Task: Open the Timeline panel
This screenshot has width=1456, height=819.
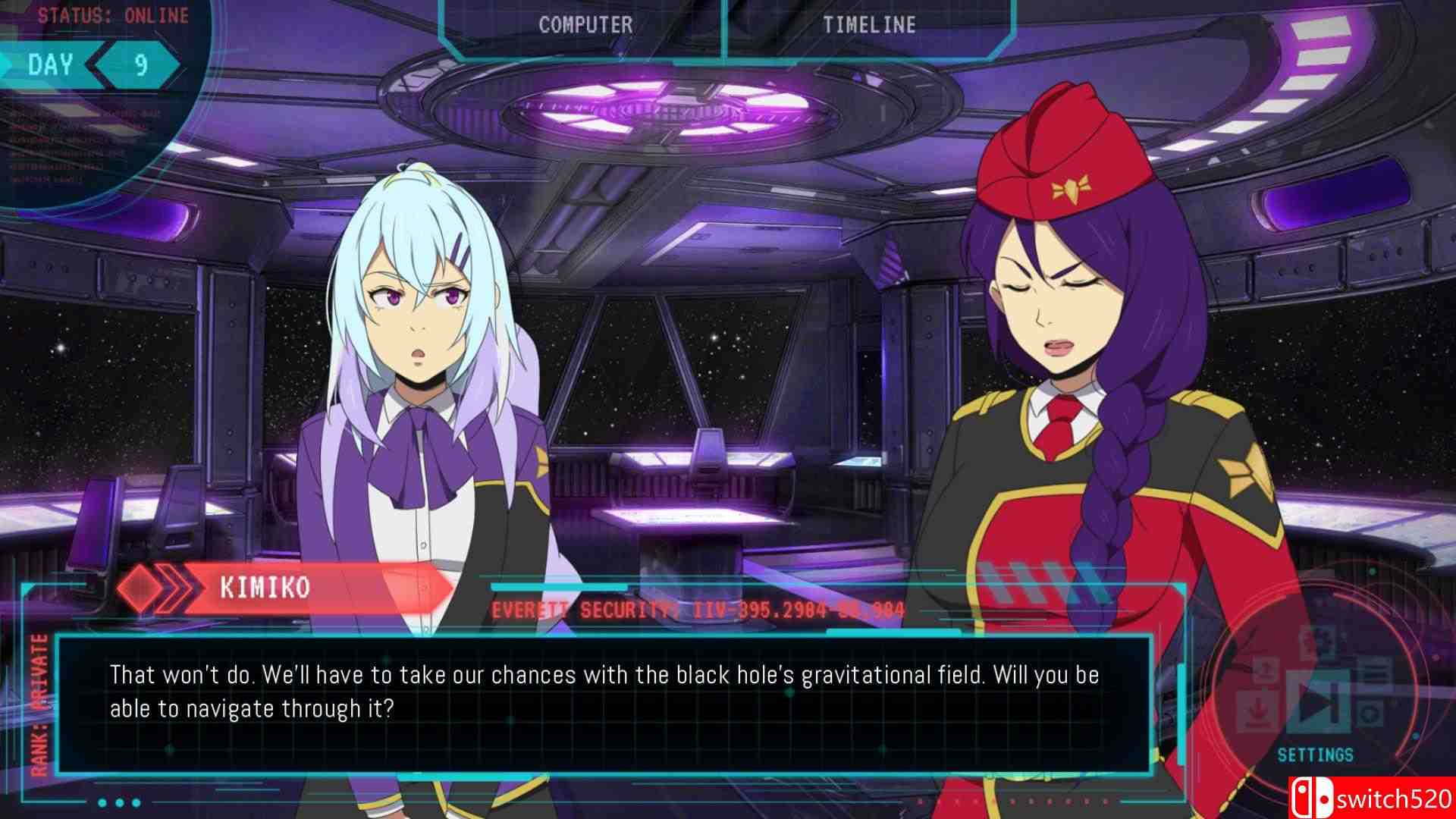Action: (x=869, y=25)
